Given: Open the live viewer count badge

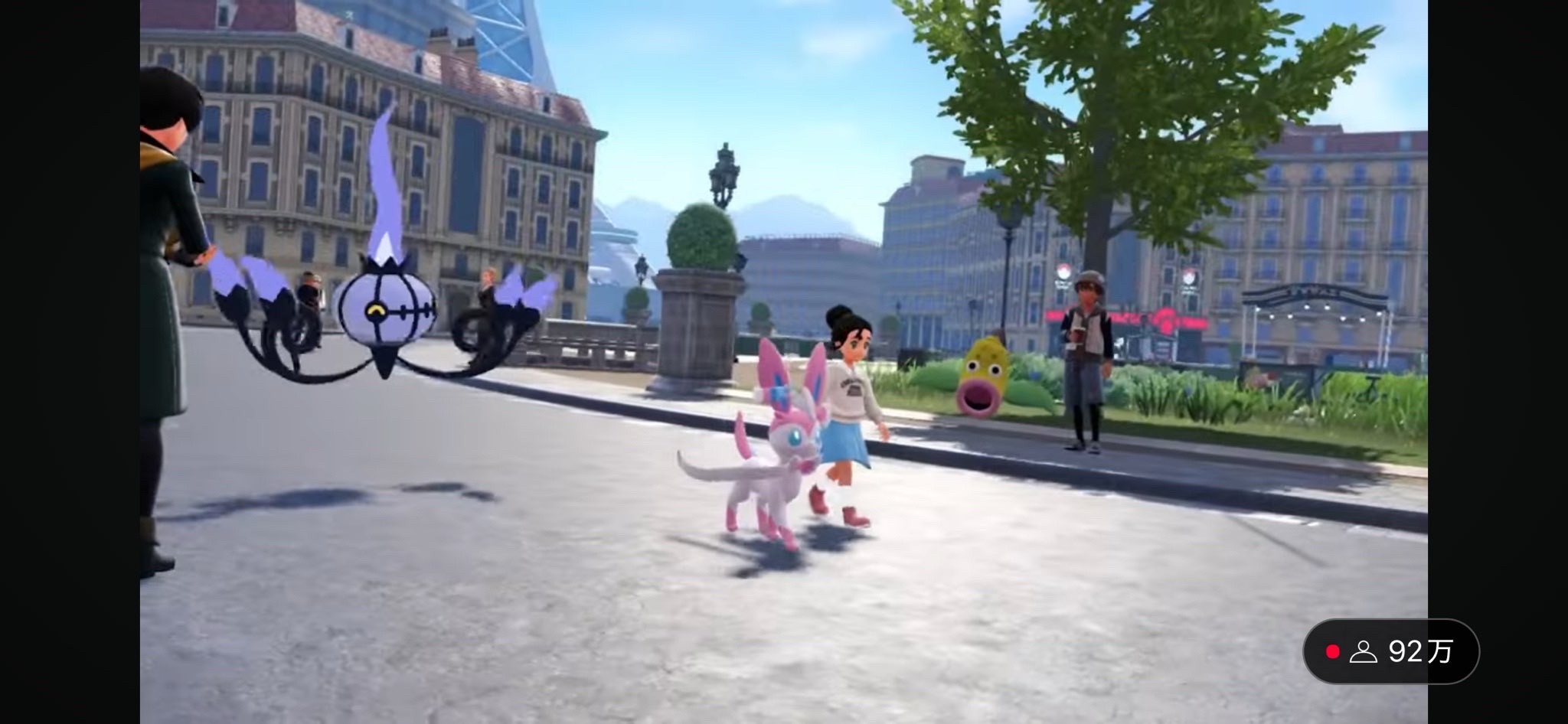Looking at the screenshot, I should (x=1390, y=651).
